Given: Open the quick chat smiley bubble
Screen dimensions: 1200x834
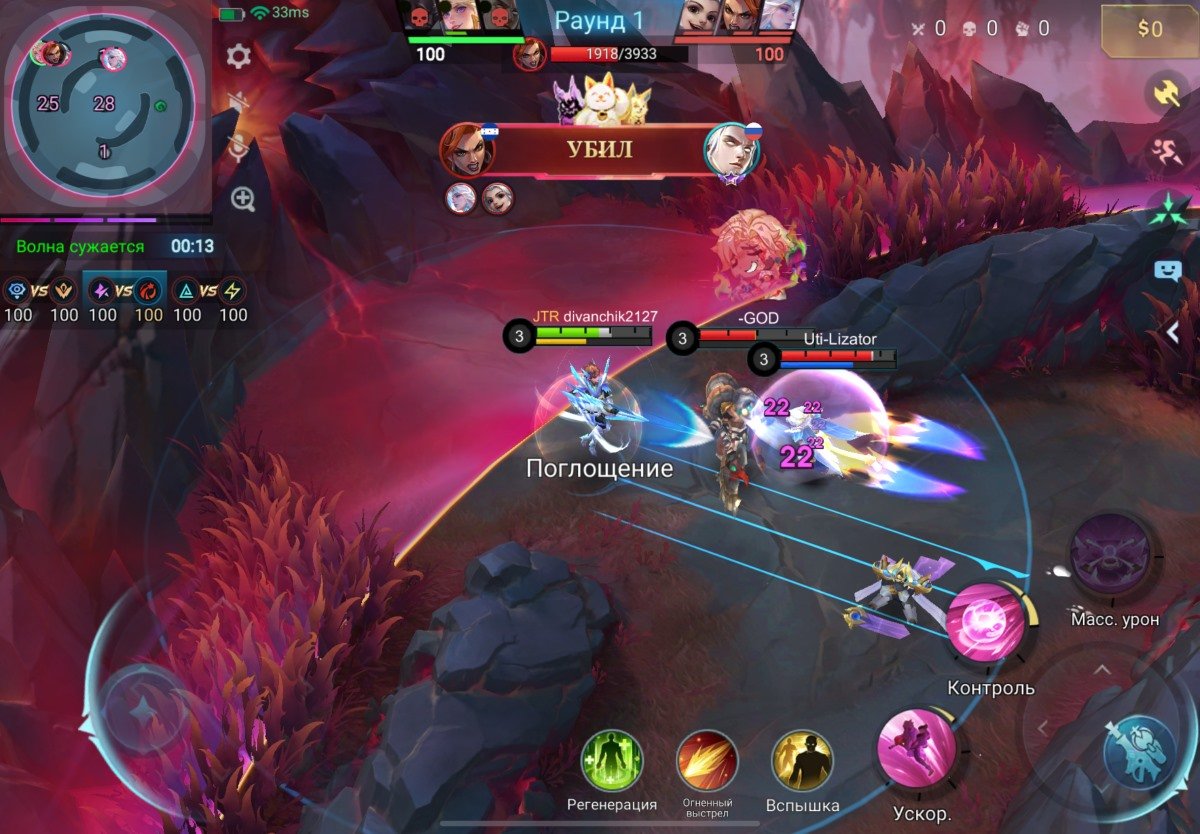Looking at the screenshot, I should pyautogui.click(x=1168, y=270).
